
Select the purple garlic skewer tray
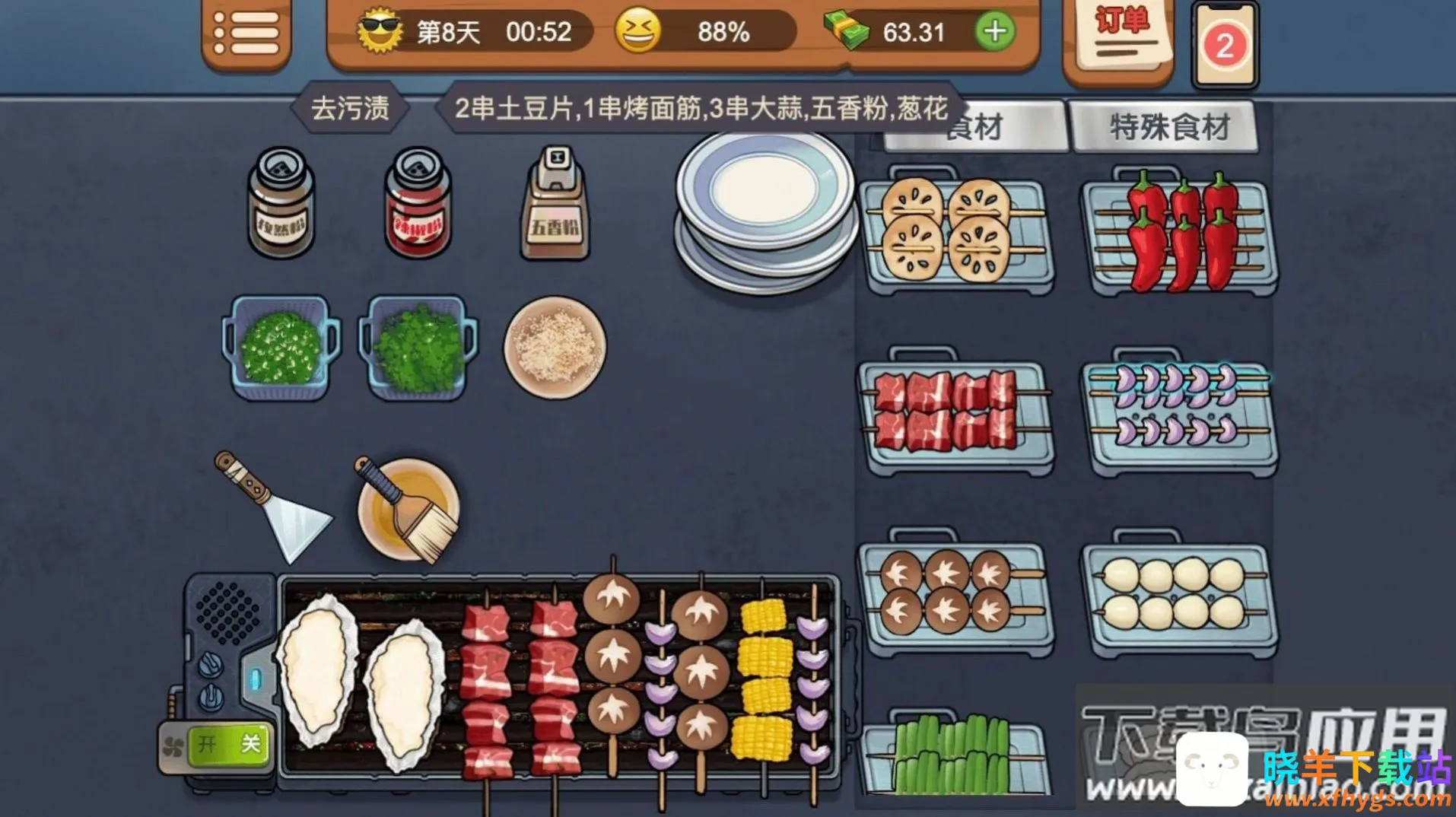(x=1179, y=415)
